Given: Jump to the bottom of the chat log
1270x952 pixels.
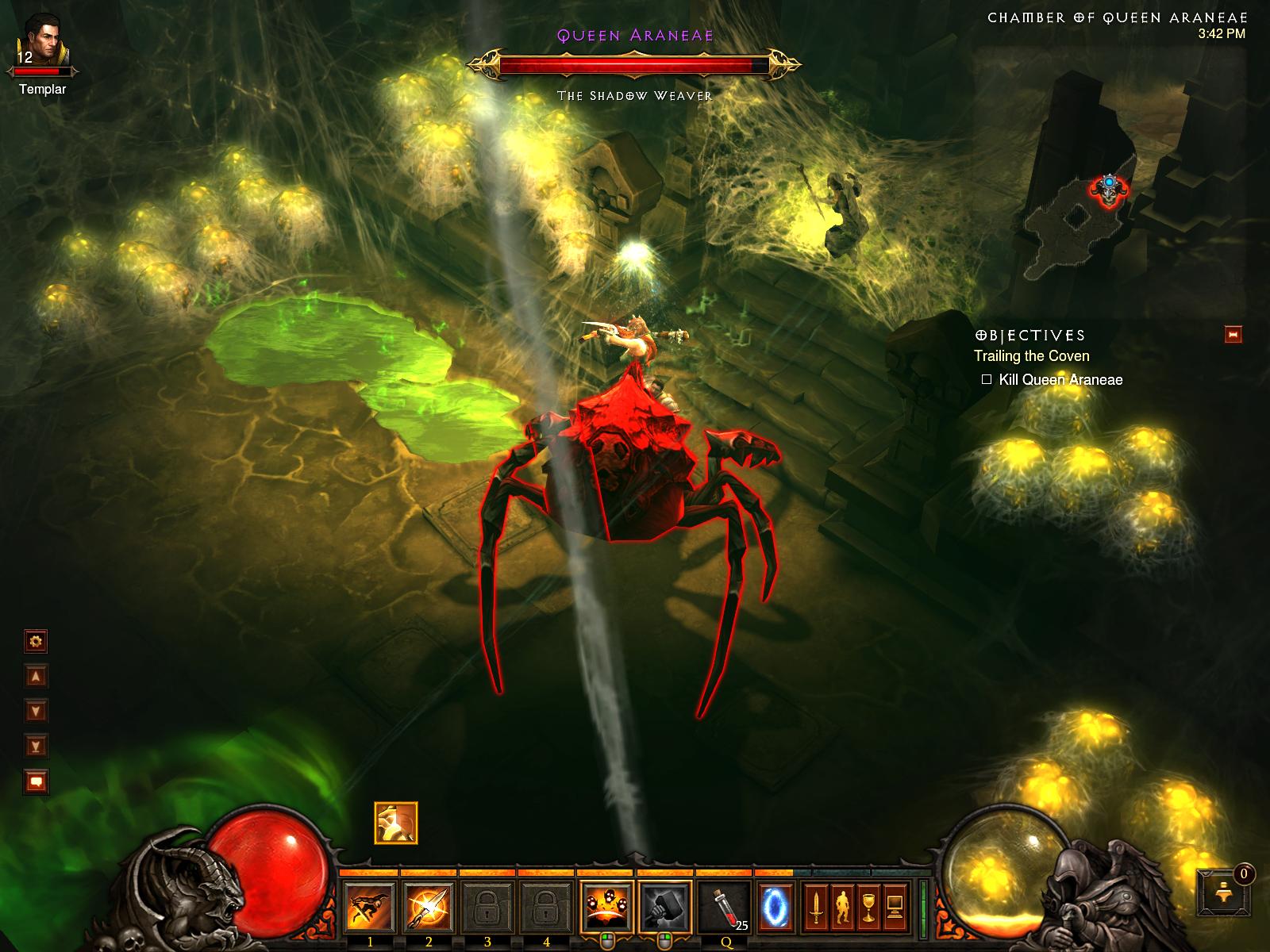Looking at the screenshot, I should pyautogui.click(x=37, y=746).
